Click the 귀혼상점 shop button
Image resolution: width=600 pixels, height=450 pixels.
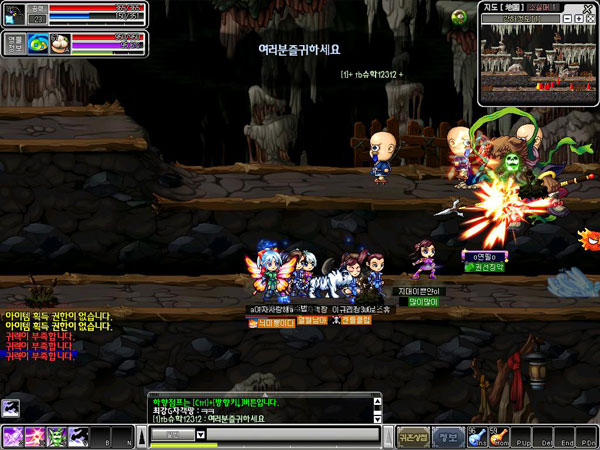click(x=413, y=435)
